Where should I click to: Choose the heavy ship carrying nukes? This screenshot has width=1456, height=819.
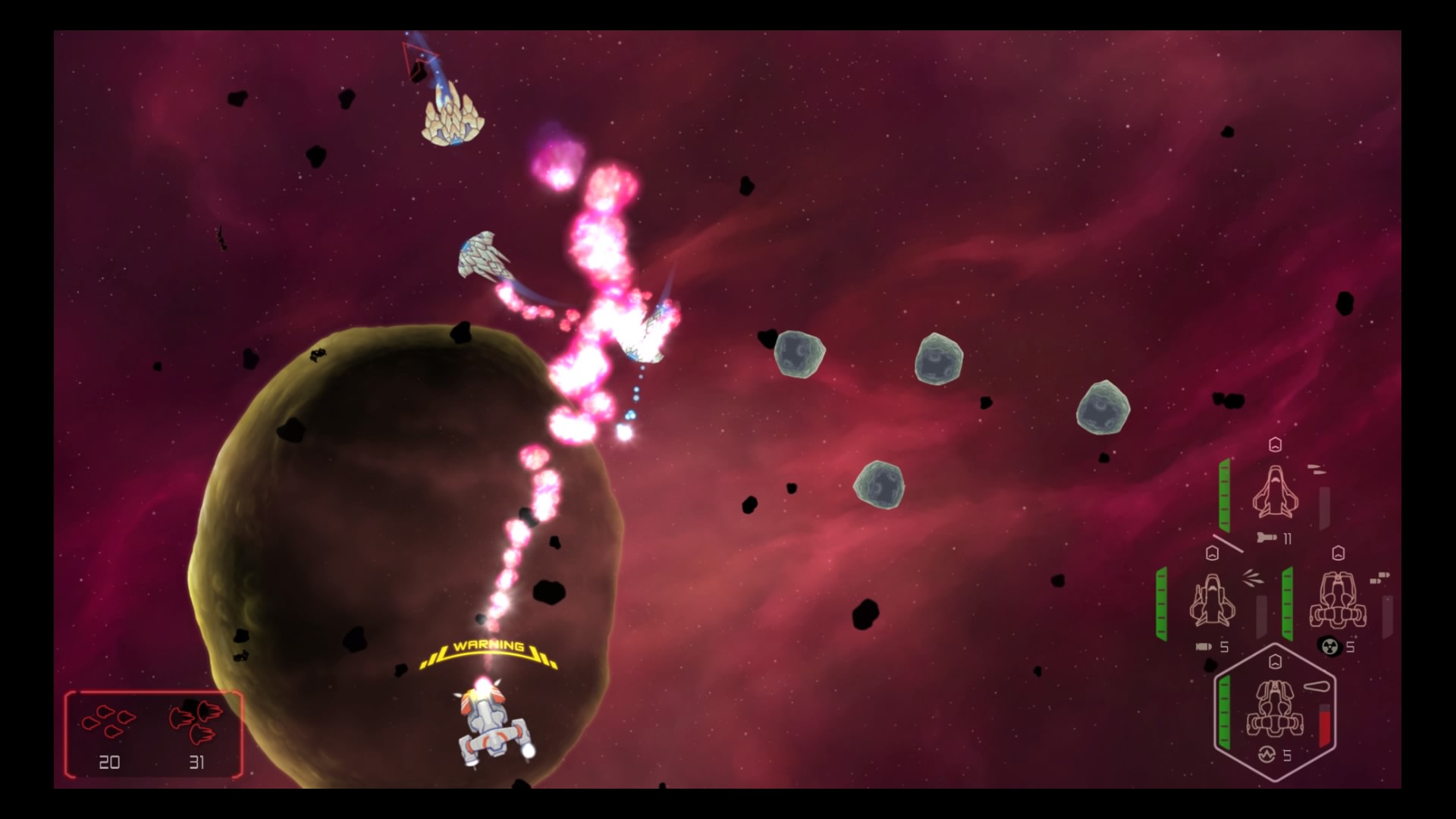coord(1338,601)
